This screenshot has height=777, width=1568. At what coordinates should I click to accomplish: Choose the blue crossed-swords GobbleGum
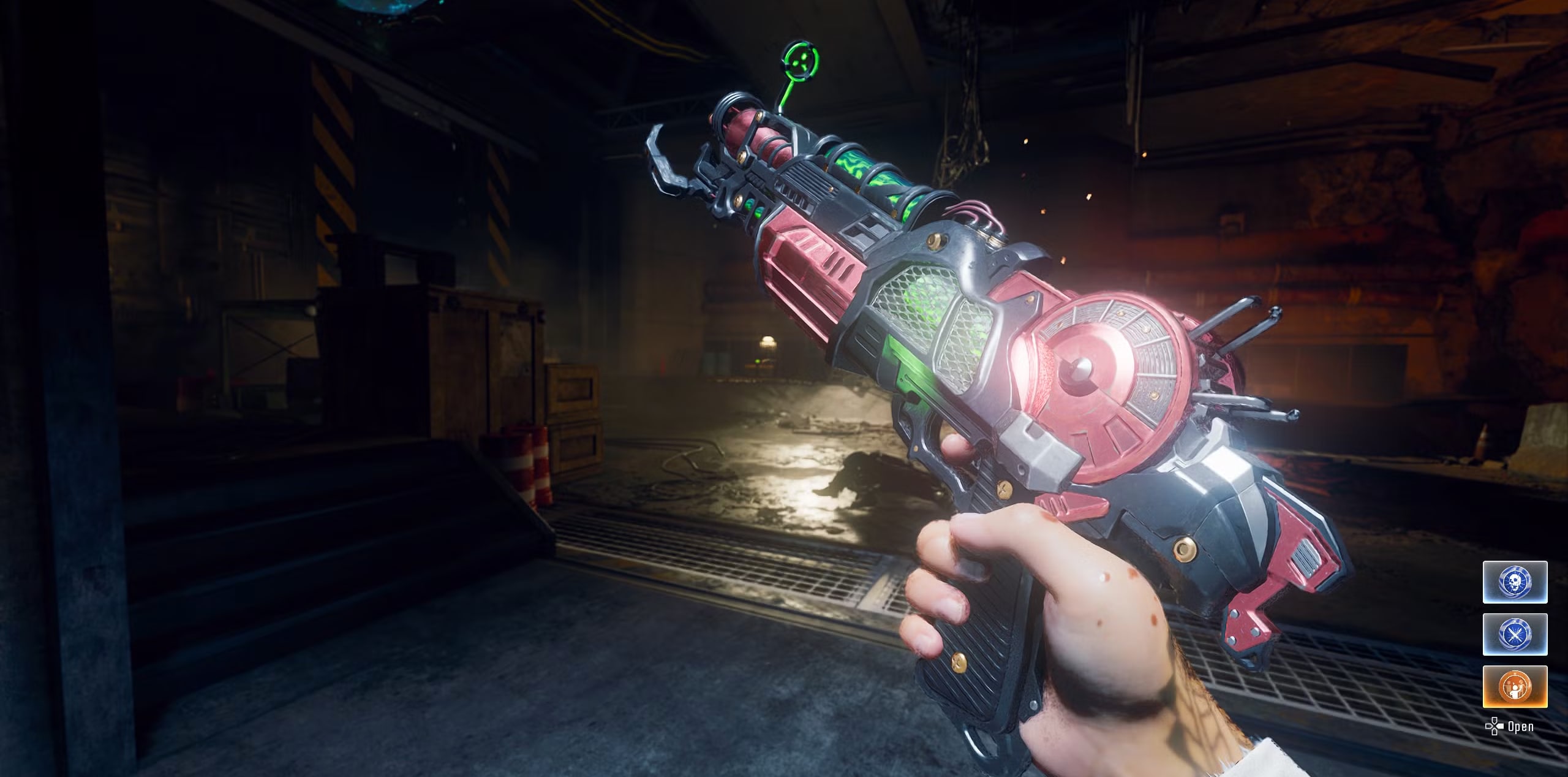point(1515,634)
